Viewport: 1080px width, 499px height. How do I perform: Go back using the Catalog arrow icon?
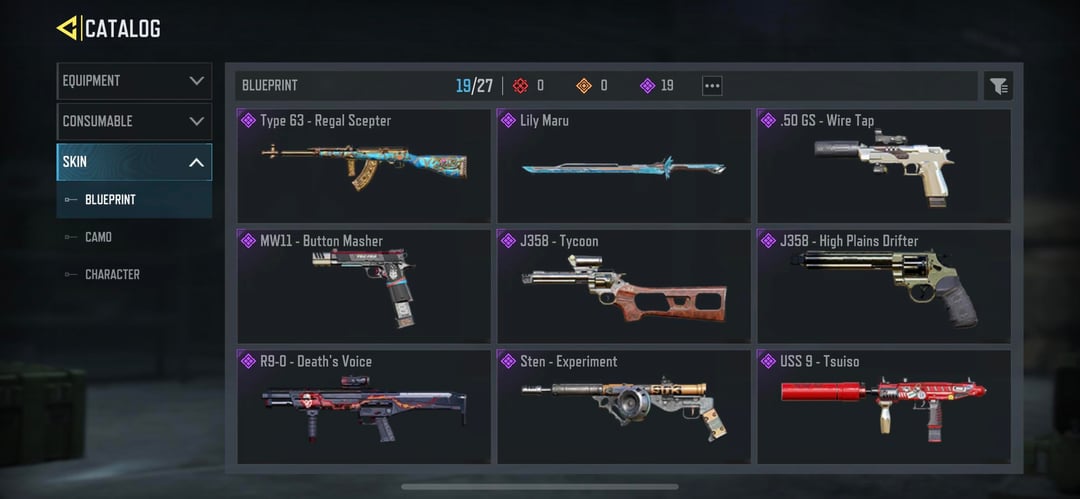[x=67, y=28]
